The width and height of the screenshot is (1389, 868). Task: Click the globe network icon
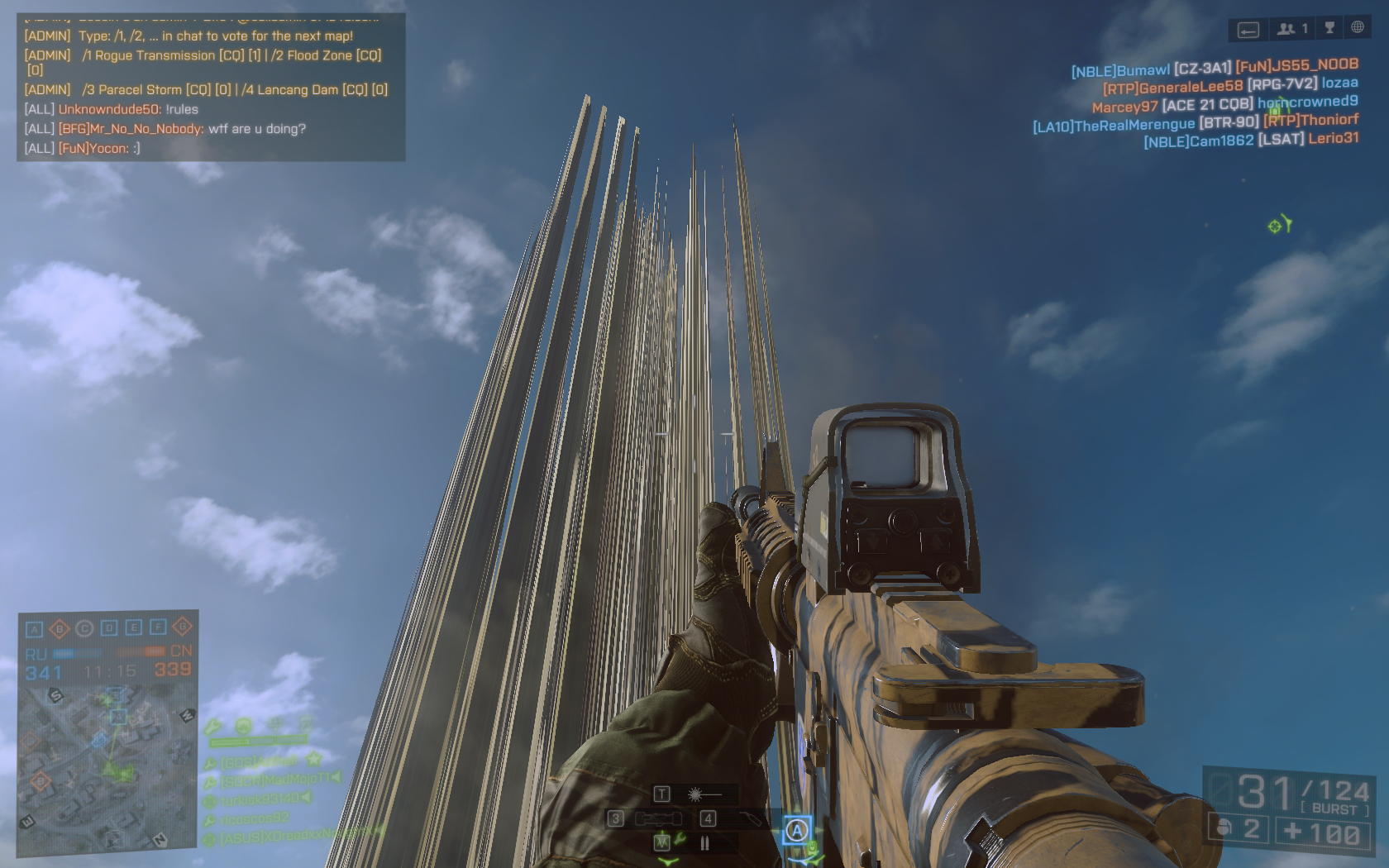[1358, 27]
